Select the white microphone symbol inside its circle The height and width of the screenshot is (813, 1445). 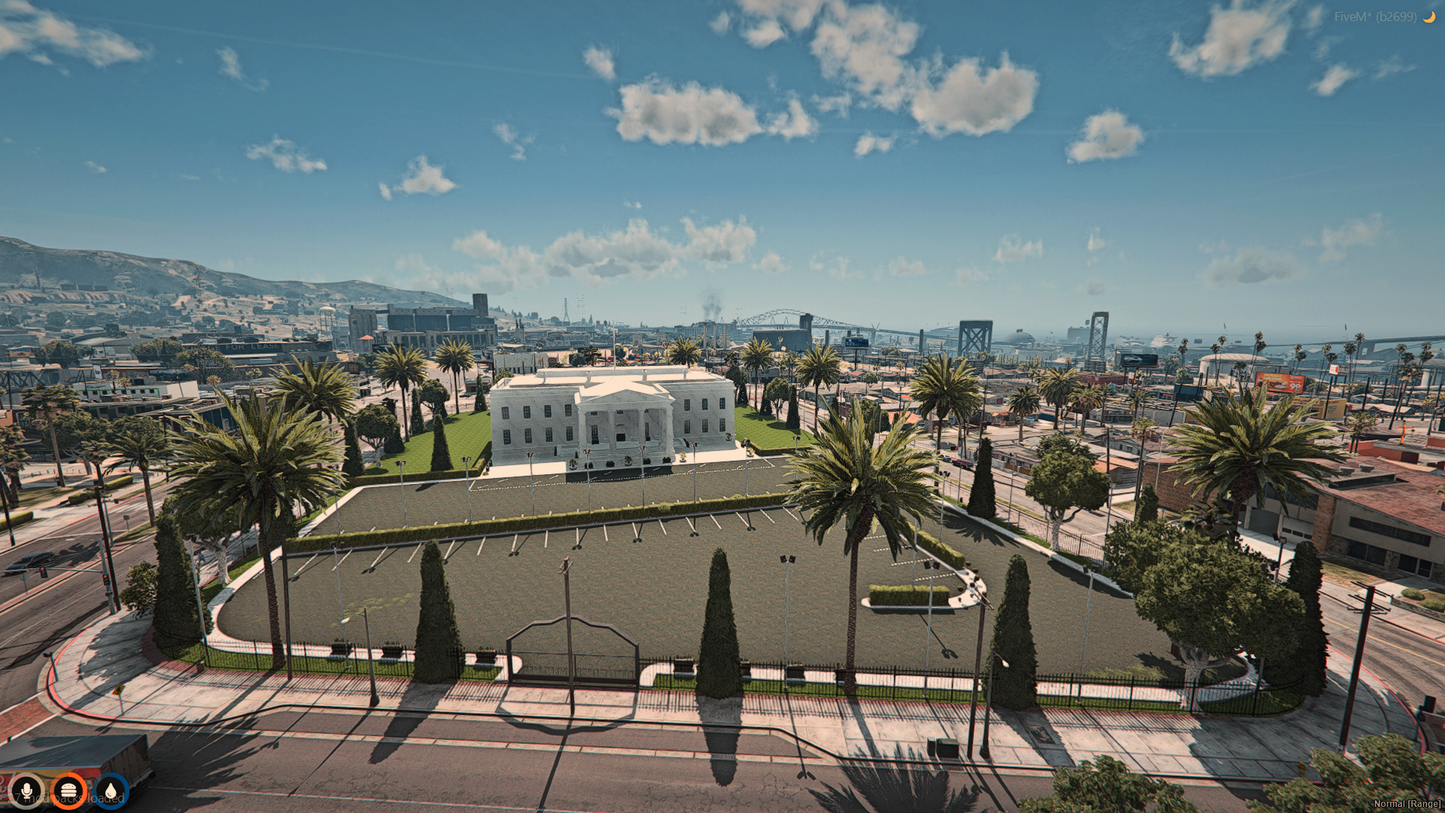pyautogui.click(x=27, y=791)
